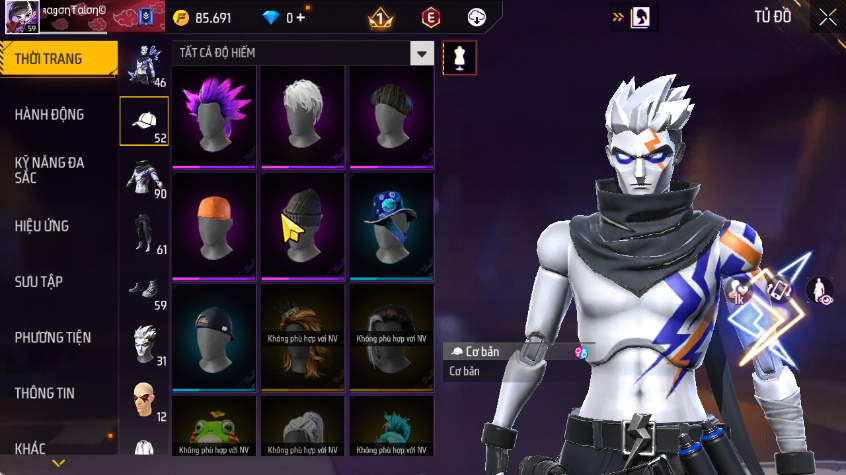
Task: Select the blue galaxy cap
Action: (x=391, y=223)
